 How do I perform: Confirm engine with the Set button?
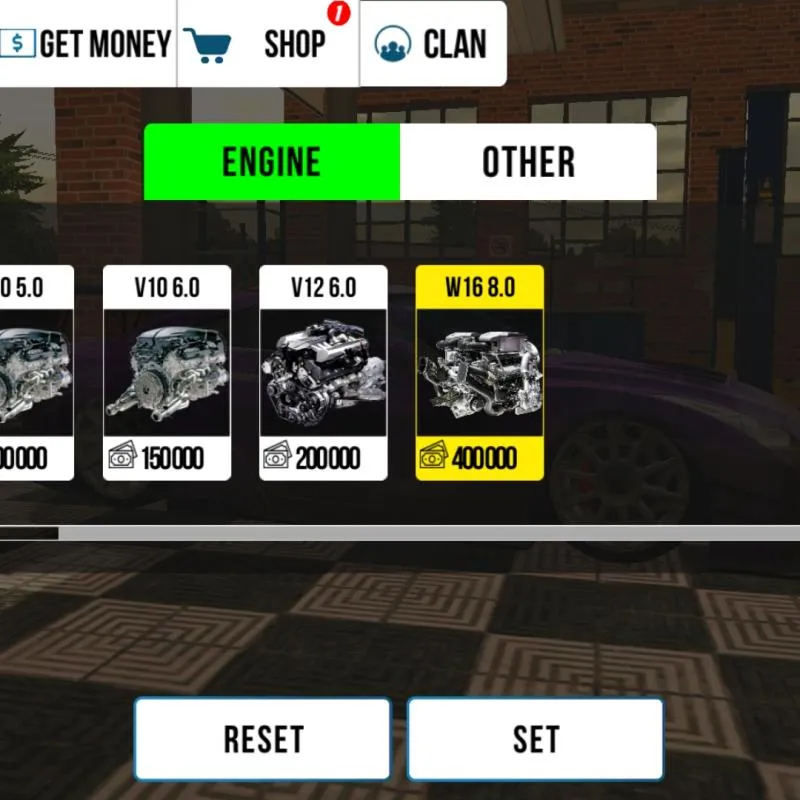click(535, 739)
